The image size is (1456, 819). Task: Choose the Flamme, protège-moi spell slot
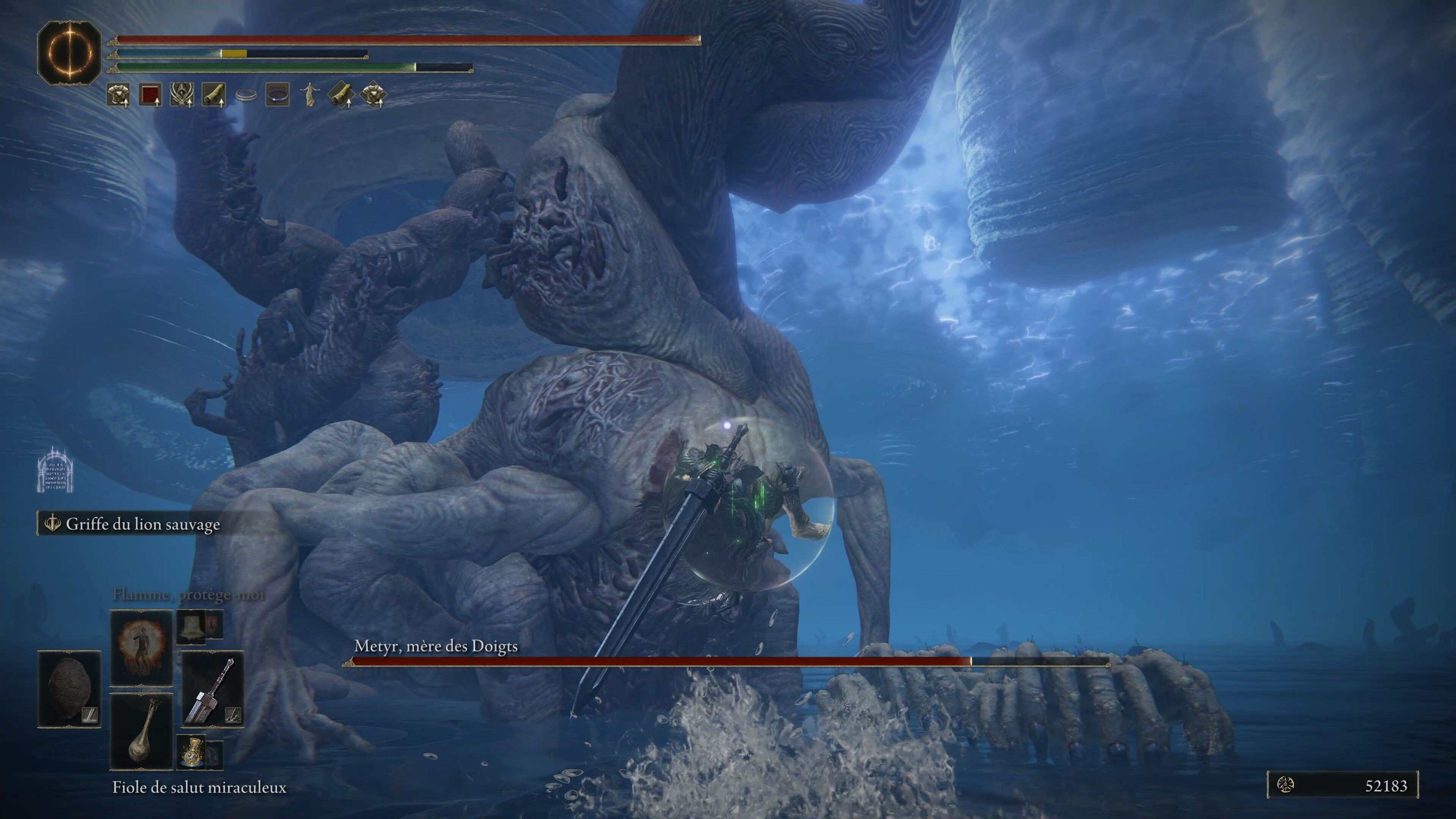point(141,647)
